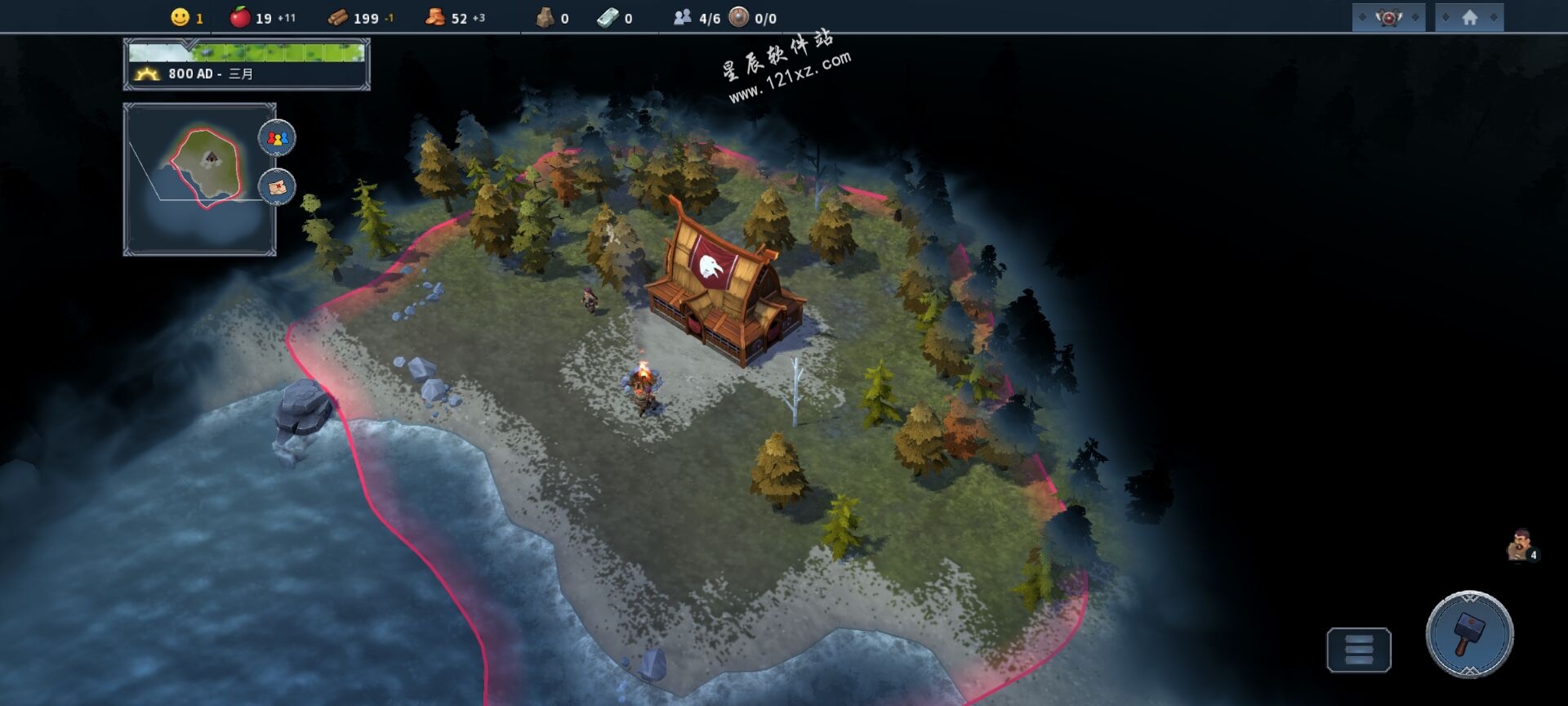Screen dimensions: 1568x706
Task: Tap the stone resource icon
Action: 545,17
